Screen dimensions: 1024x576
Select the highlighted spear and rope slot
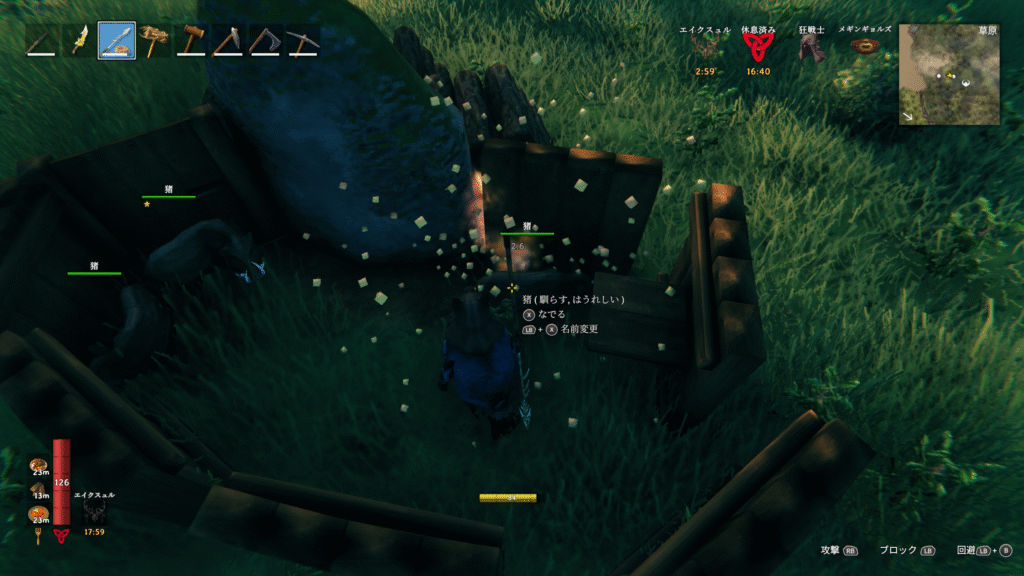tap(117, 40)
